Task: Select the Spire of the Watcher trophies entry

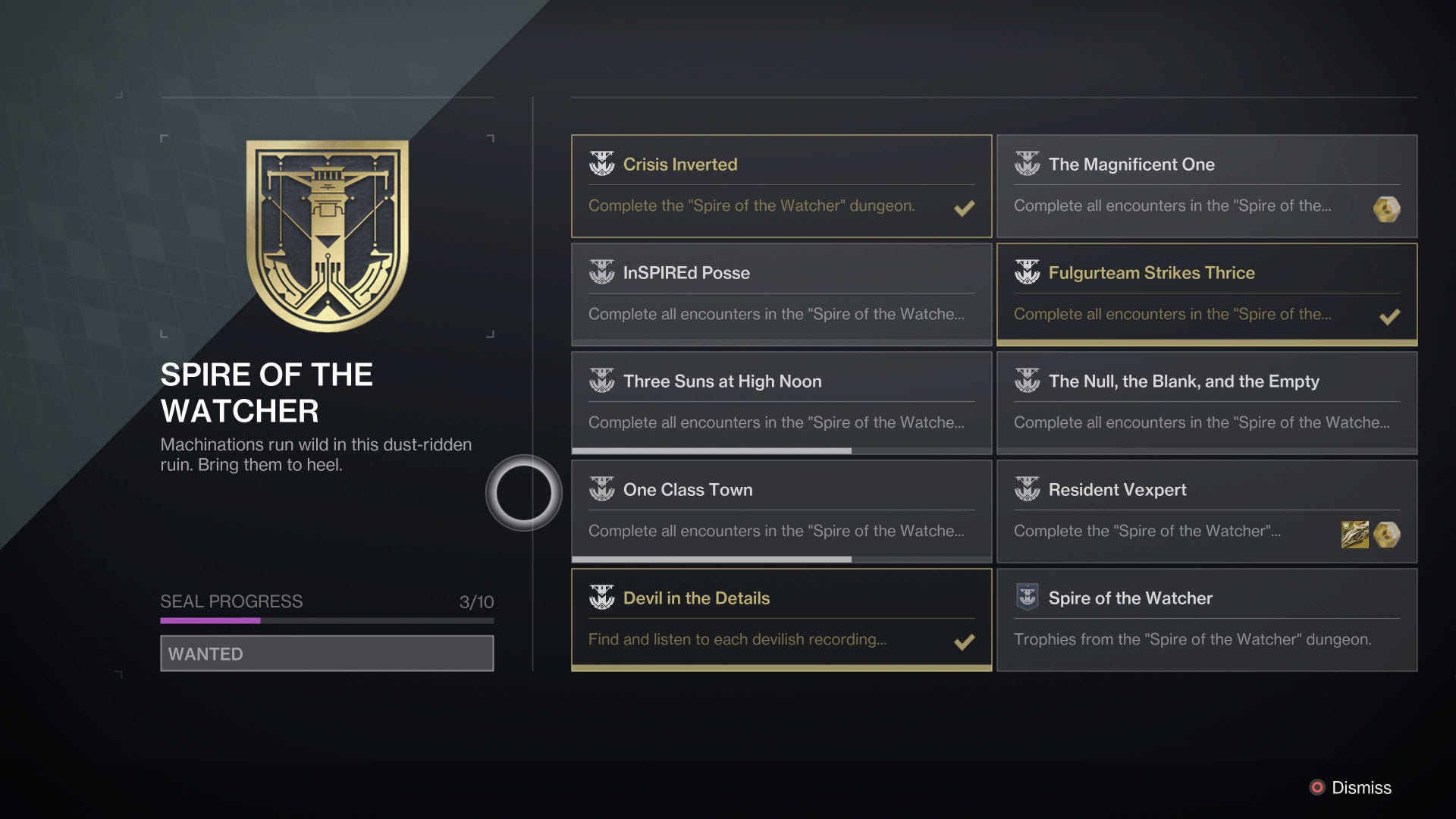Action: tap(1206, 619)
